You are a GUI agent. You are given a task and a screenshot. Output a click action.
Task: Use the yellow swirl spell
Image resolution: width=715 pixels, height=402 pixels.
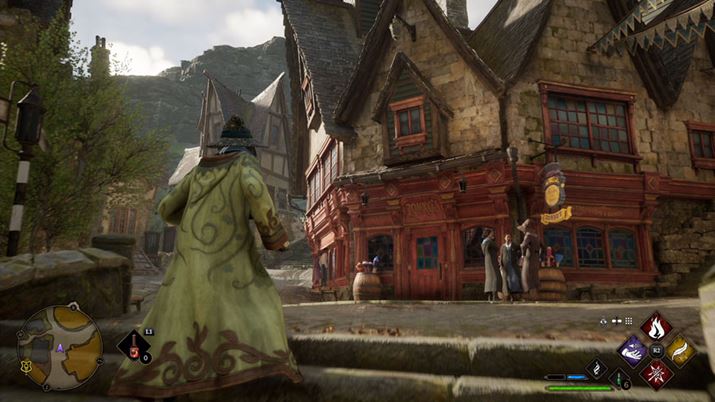tap(680, 349)
